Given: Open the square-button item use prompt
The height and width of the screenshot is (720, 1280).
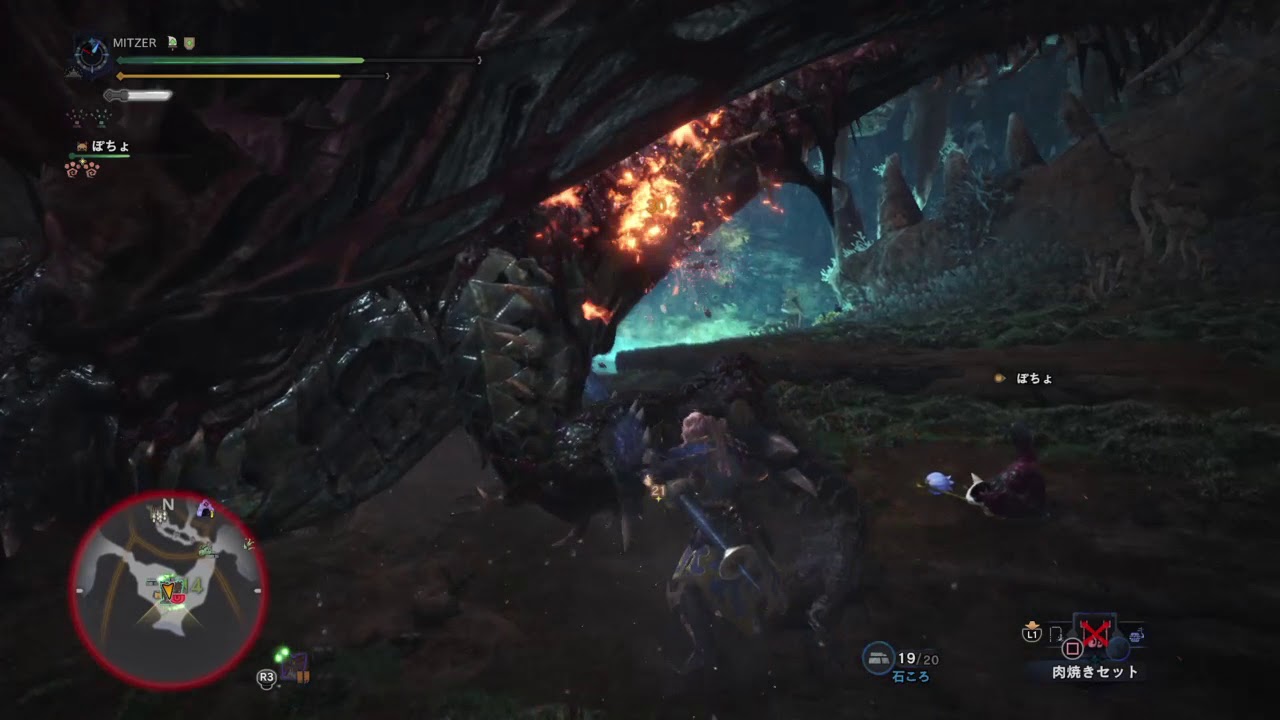Looking at the screenshot, I should click(1071, 647).
